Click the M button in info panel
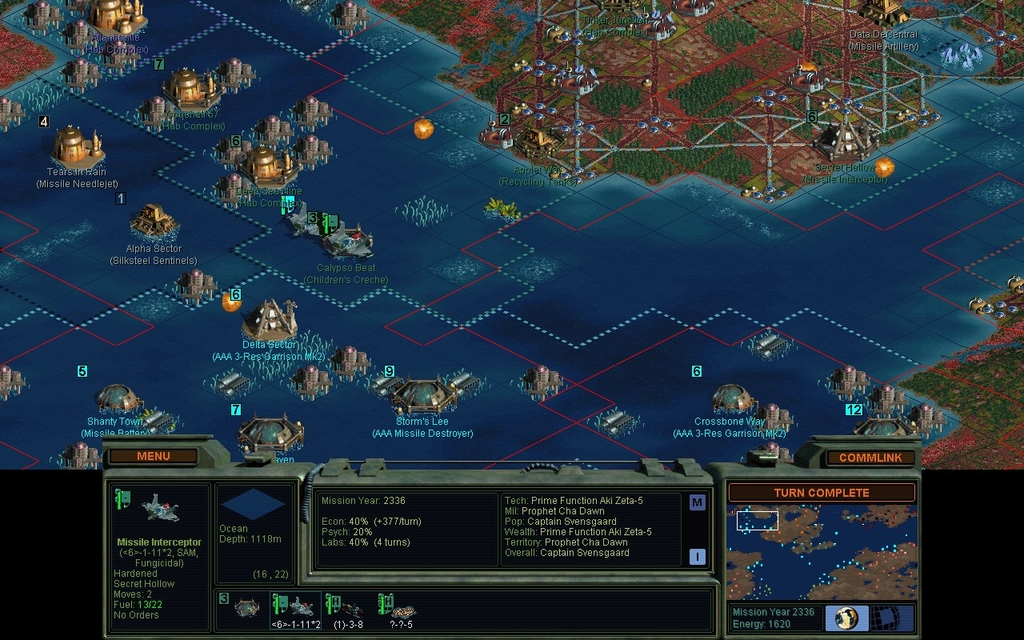Viewport: 1024px width, 640px height. pos(697,502)
